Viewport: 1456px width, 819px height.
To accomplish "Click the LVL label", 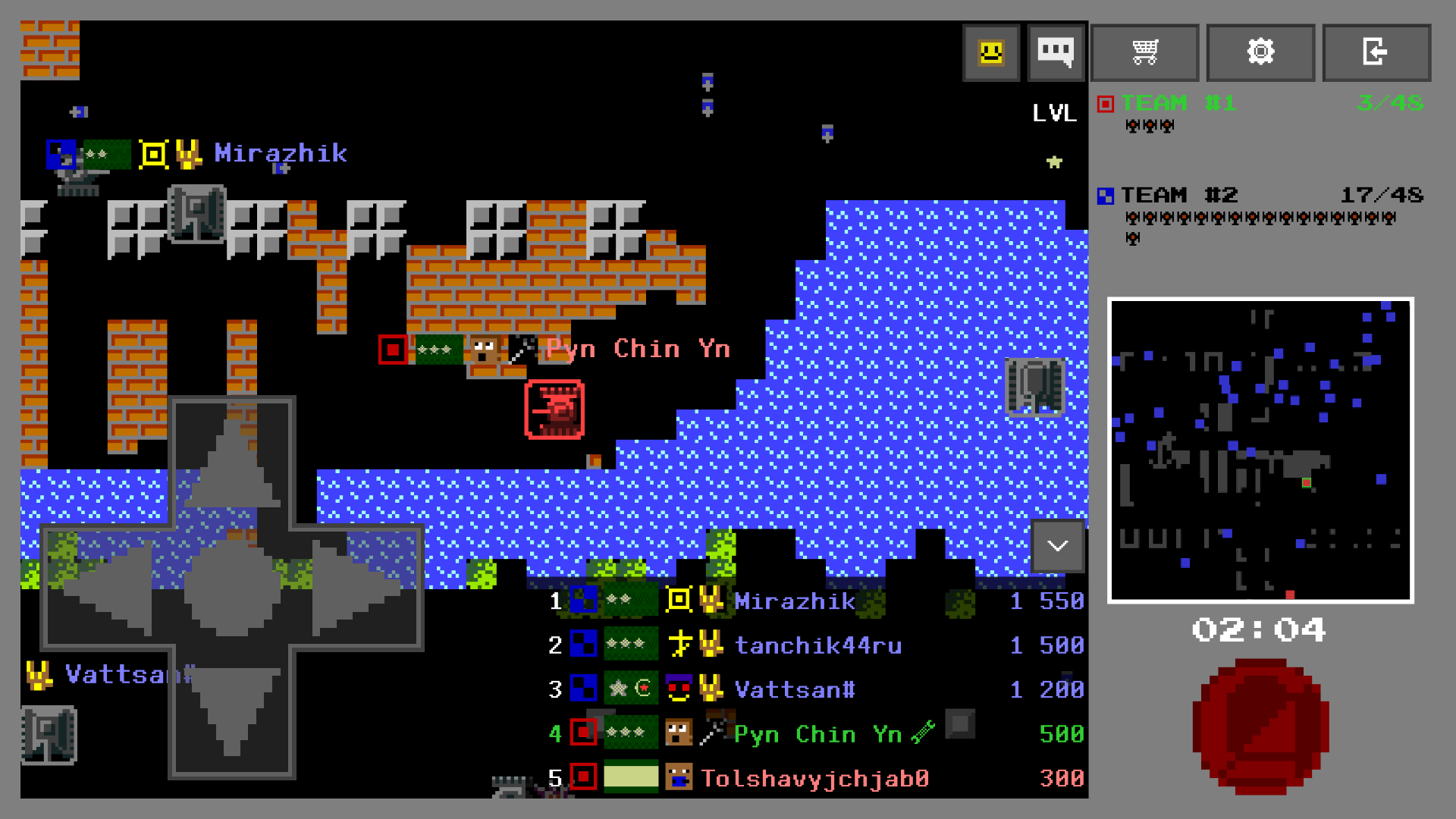I will pos(1054,112).
